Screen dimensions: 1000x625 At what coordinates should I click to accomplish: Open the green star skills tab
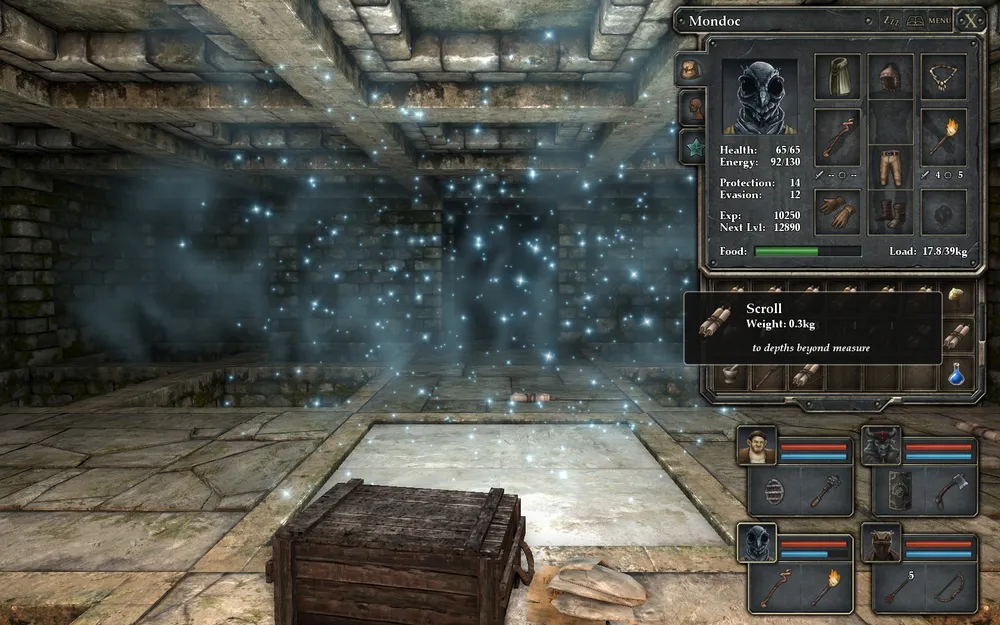[x=691, y=149]
